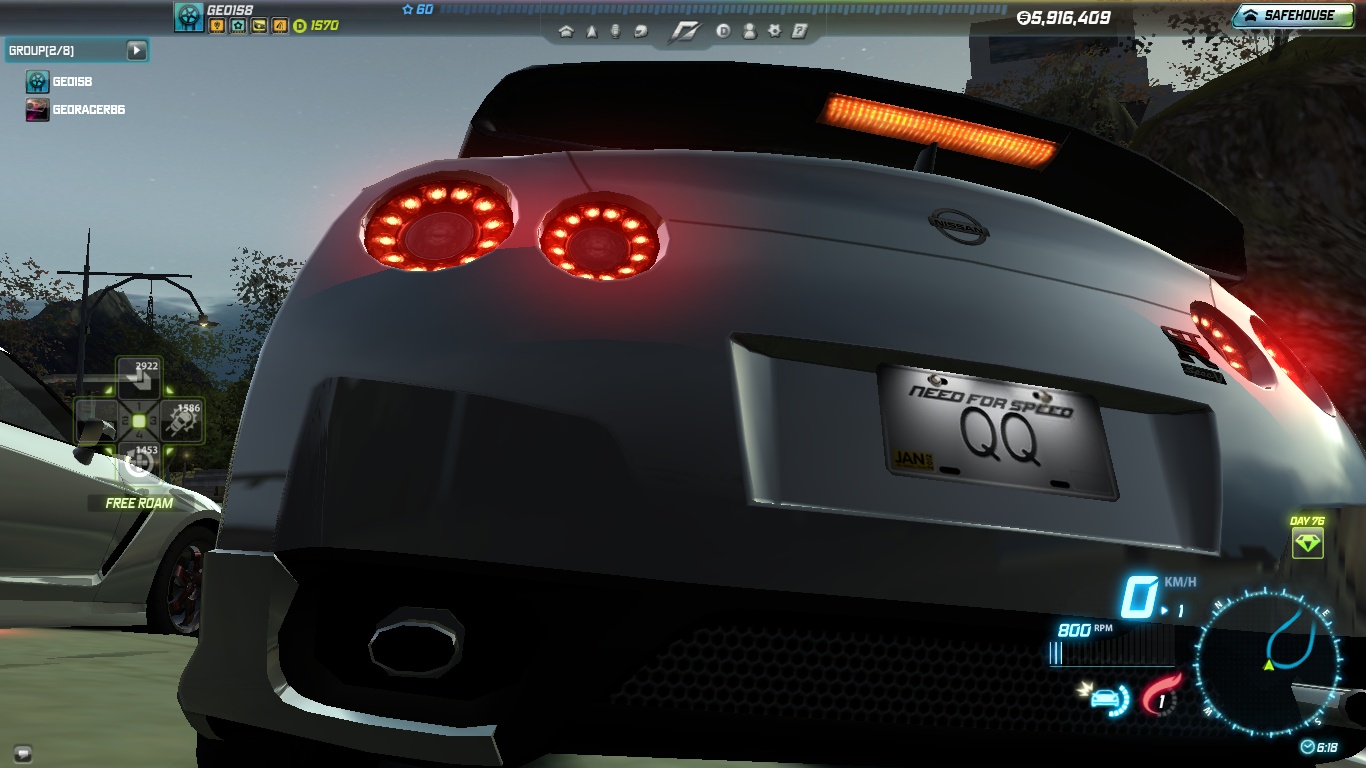This screenshot has width=1366, height=768.
Task: Toggle the GEO158 player avatar
Action: click(x=188, y=17)
